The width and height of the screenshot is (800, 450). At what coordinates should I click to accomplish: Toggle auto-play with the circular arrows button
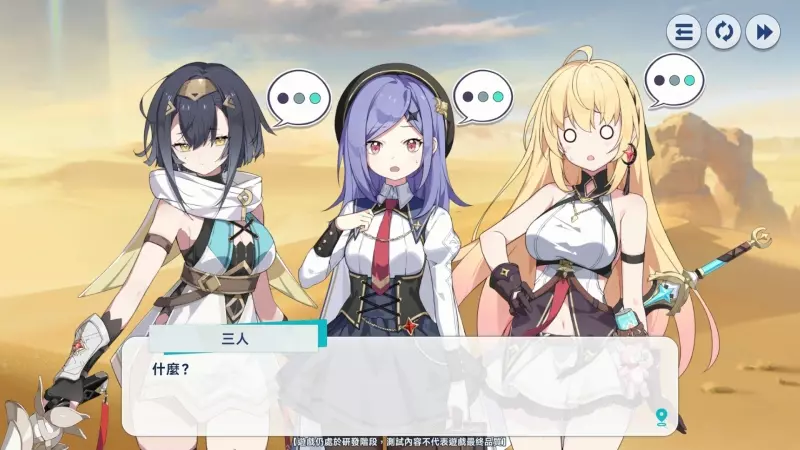point(723,32)
